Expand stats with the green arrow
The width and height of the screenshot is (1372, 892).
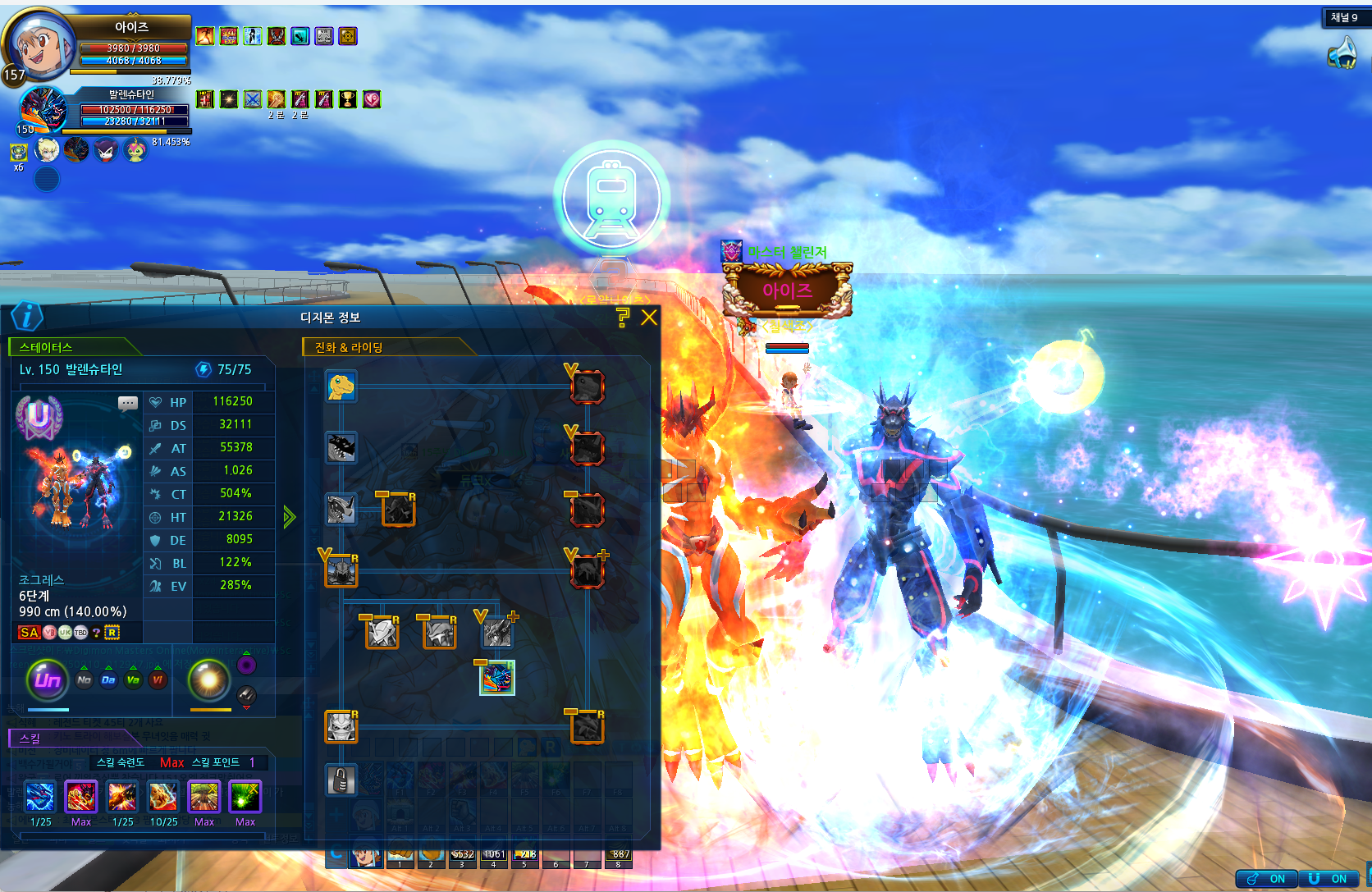coord(289,516)
